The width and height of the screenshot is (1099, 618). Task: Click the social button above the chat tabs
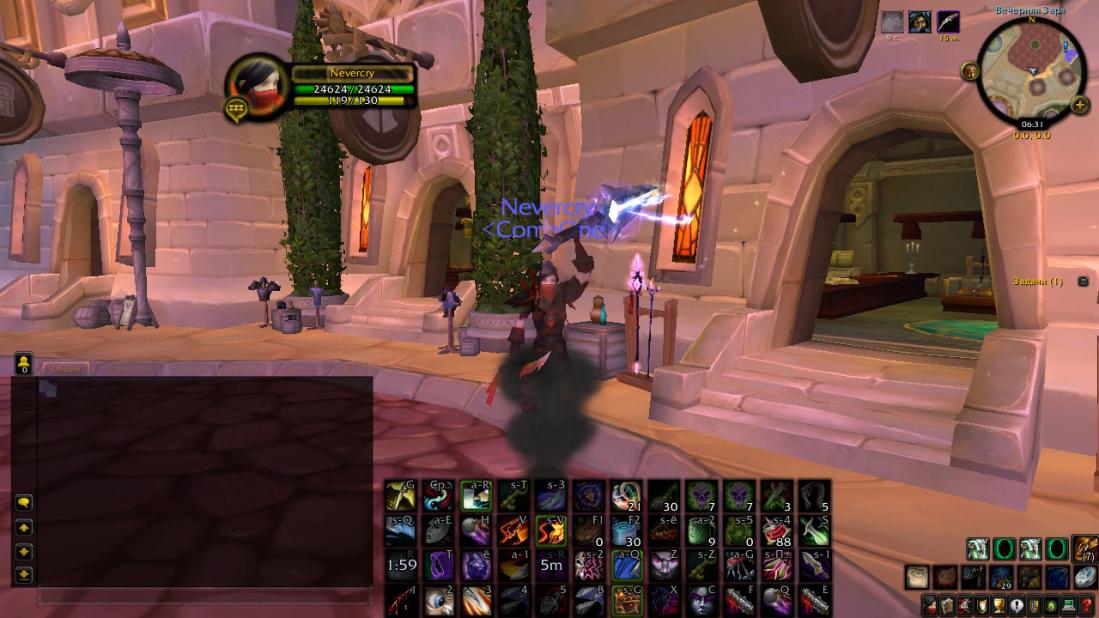pos(24,364)
